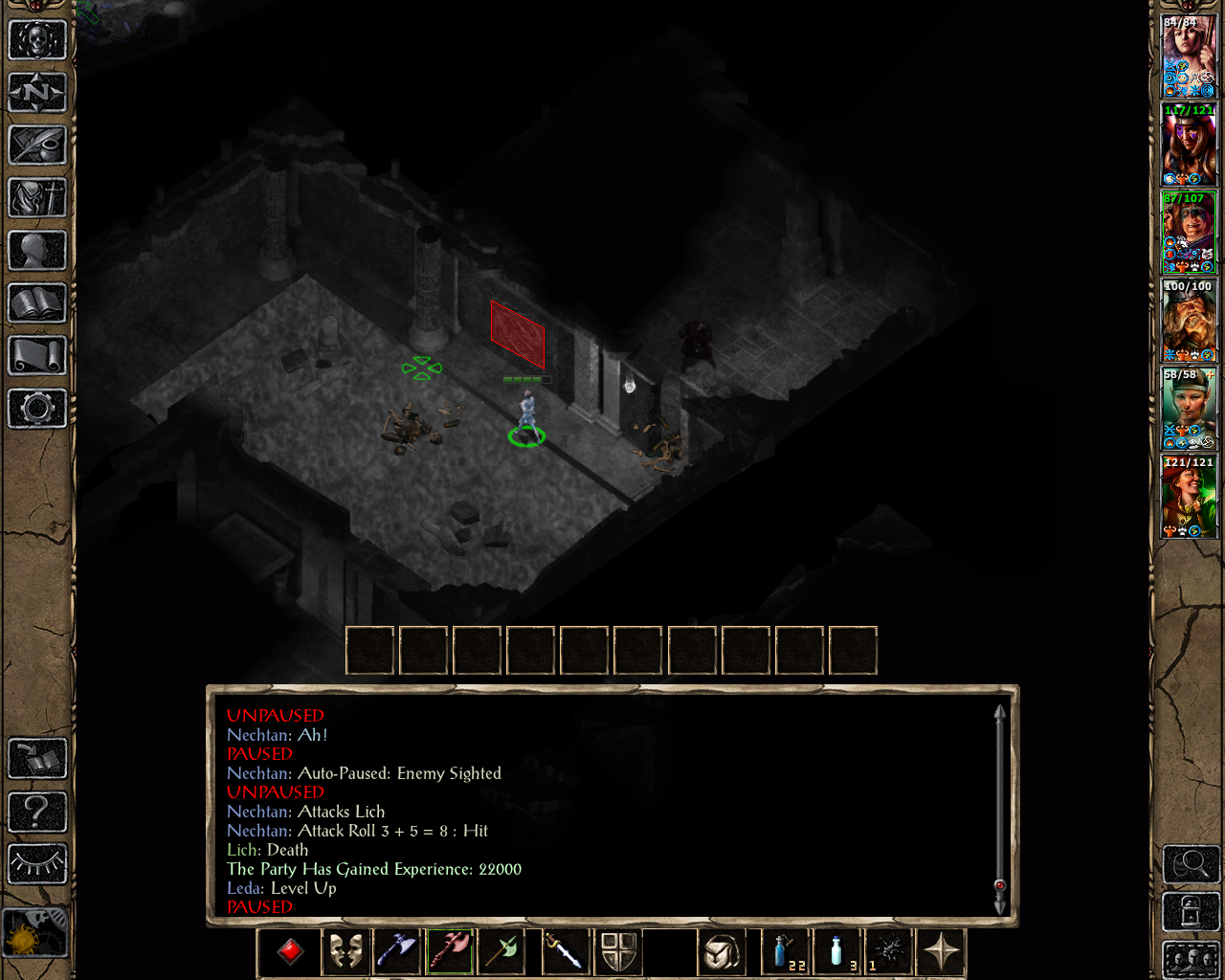Open the options gear menu

click(x=37, y=409)
